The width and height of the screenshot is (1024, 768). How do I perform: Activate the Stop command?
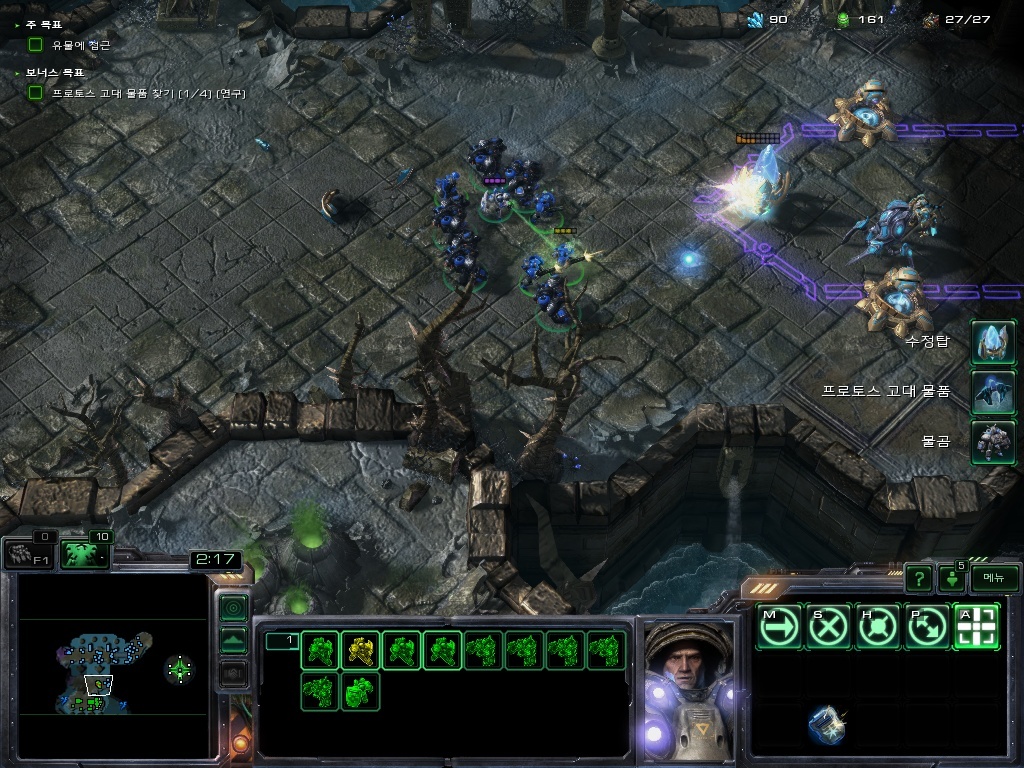click(828, 627)
